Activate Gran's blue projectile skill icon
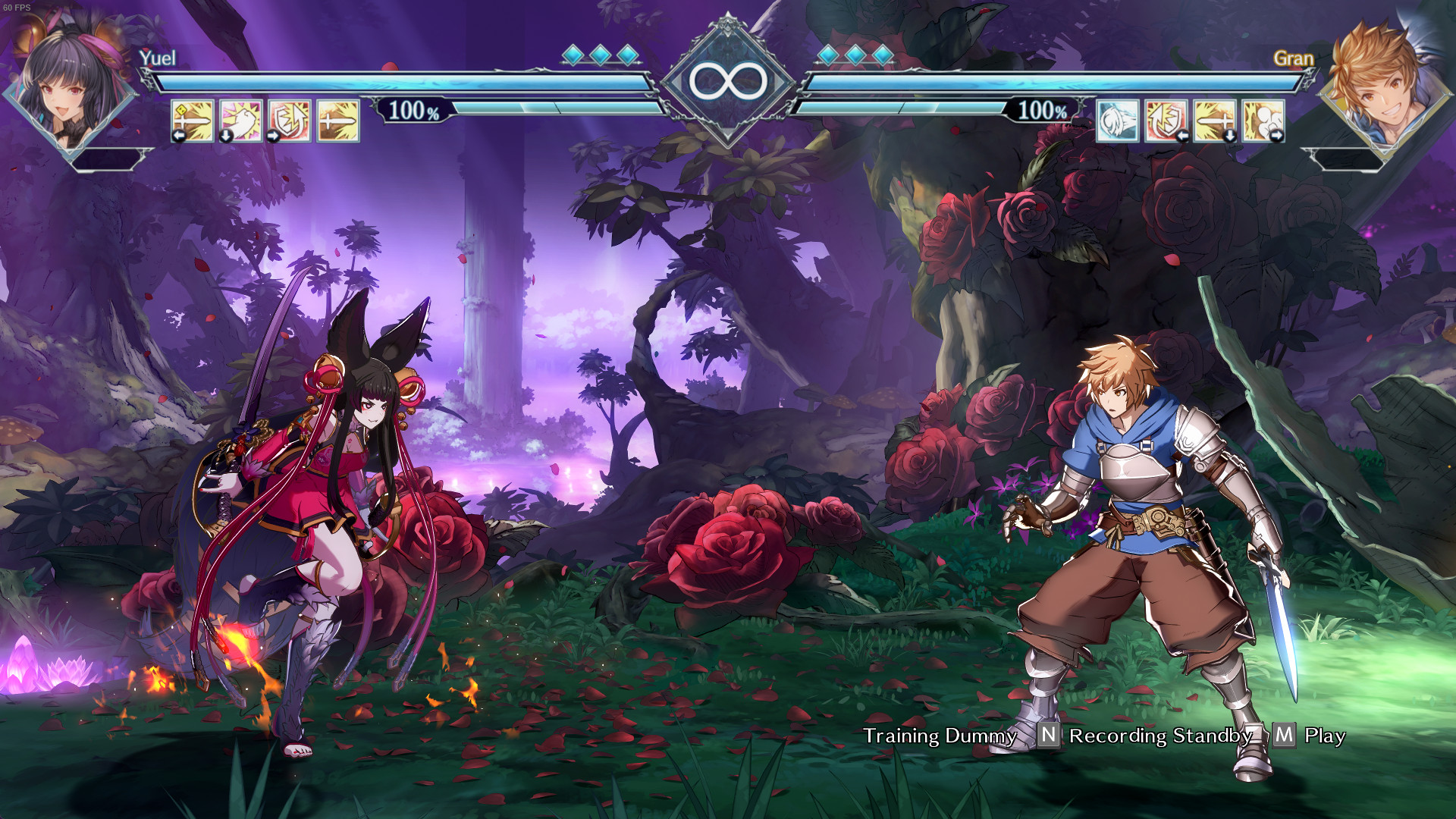This screenshot has height=819, width=1456. click(1117, 121)
